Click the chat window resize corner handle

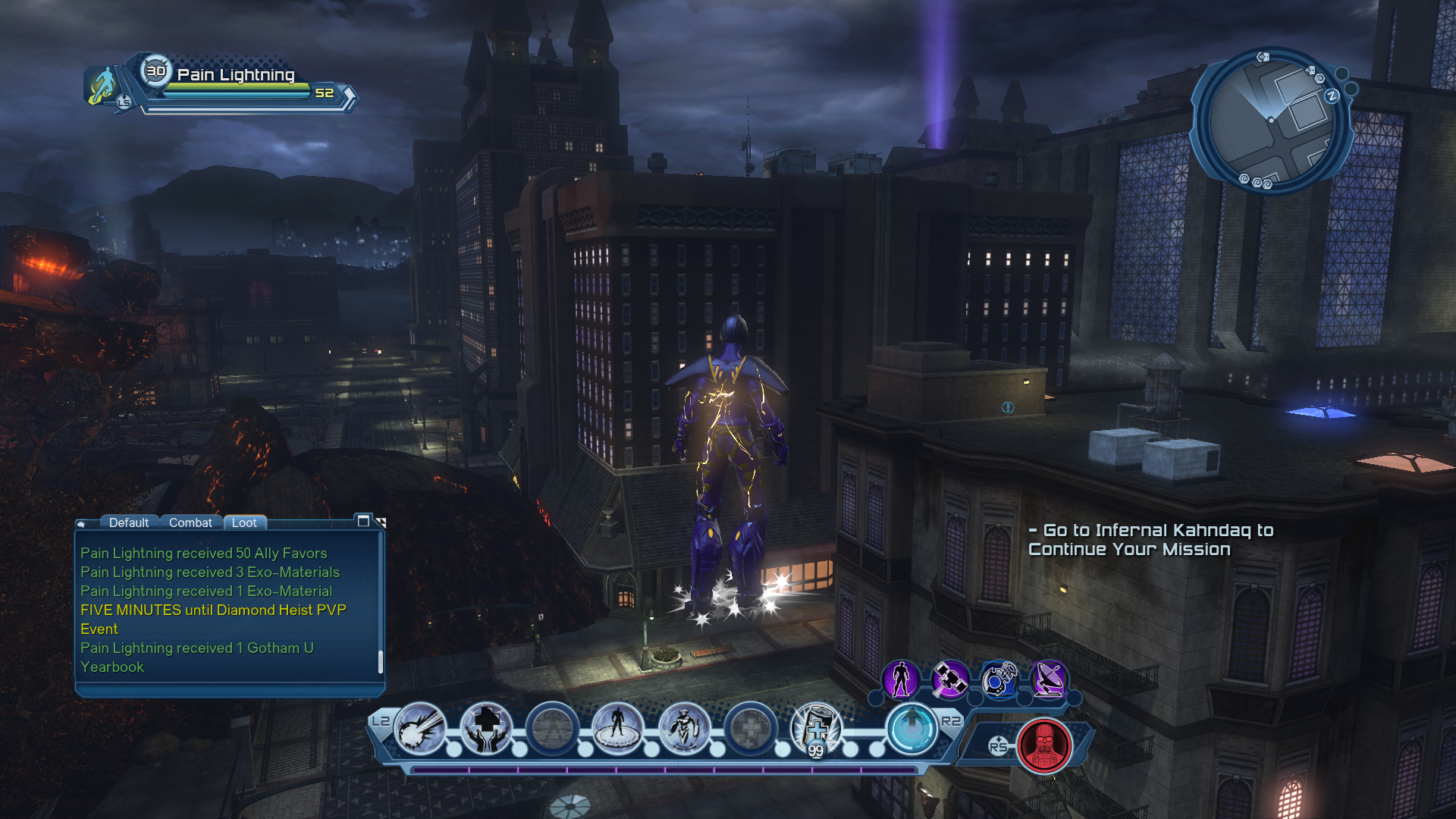(x=381, y=522)
